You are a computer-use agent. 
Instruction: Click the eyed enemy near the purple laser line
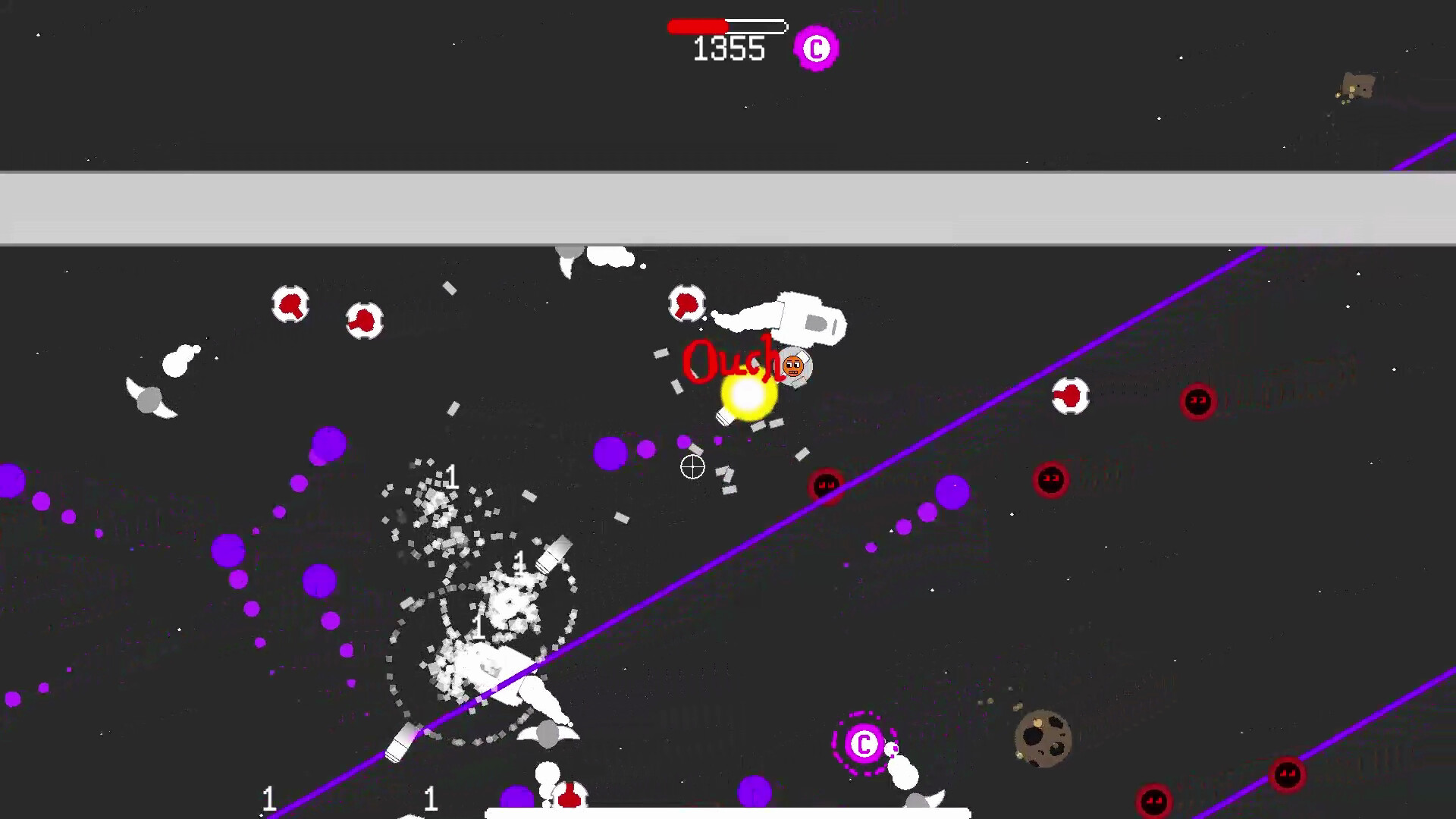[x=826, y=486]
